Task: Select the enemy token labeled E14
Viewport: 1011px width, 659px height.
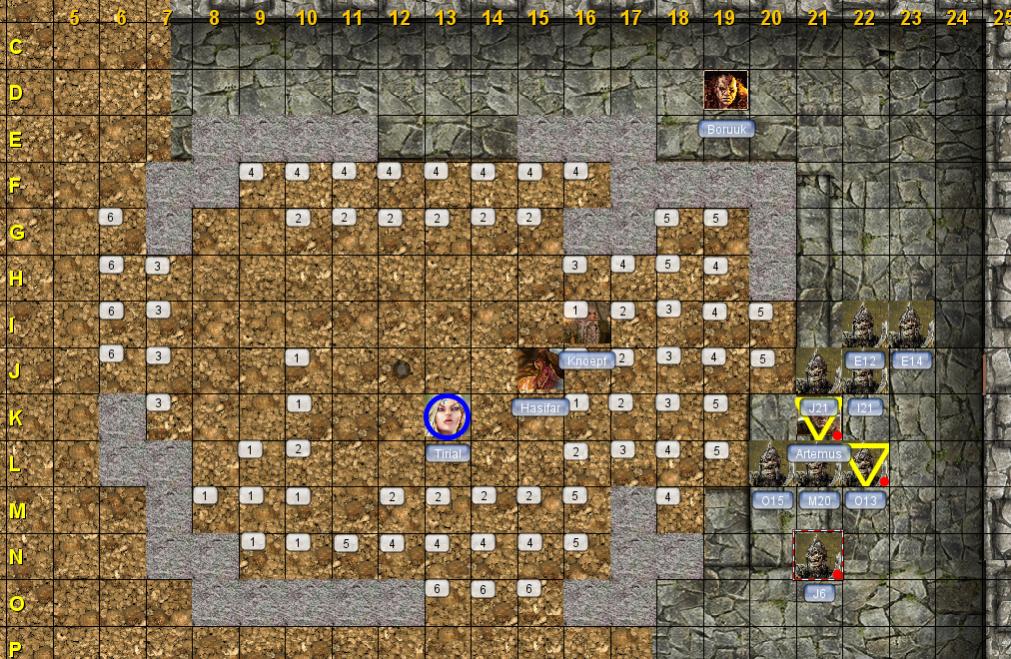Action: tap(911, 325)
